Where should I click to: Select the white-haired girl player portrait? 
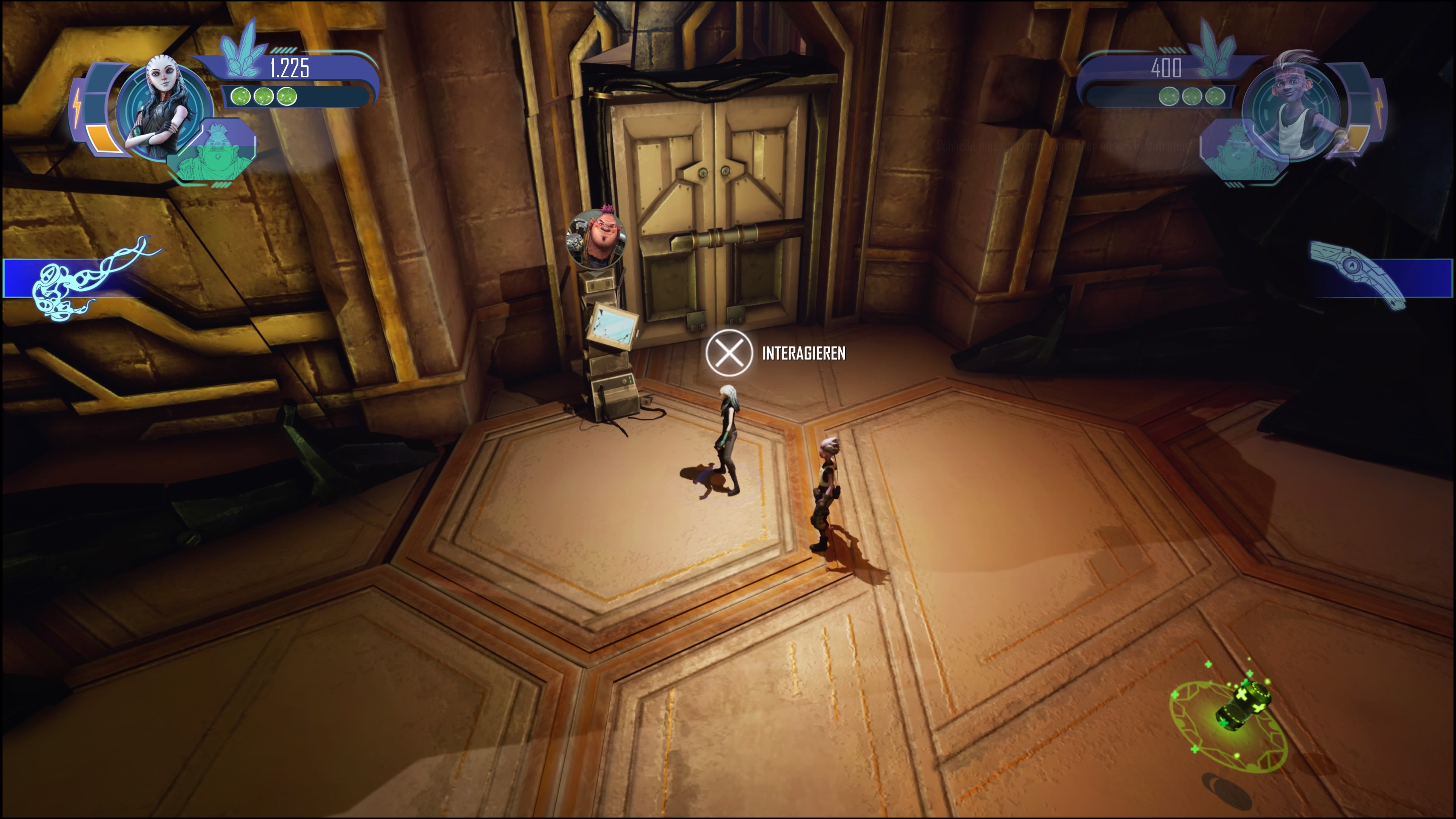click(x=163, y=107)
